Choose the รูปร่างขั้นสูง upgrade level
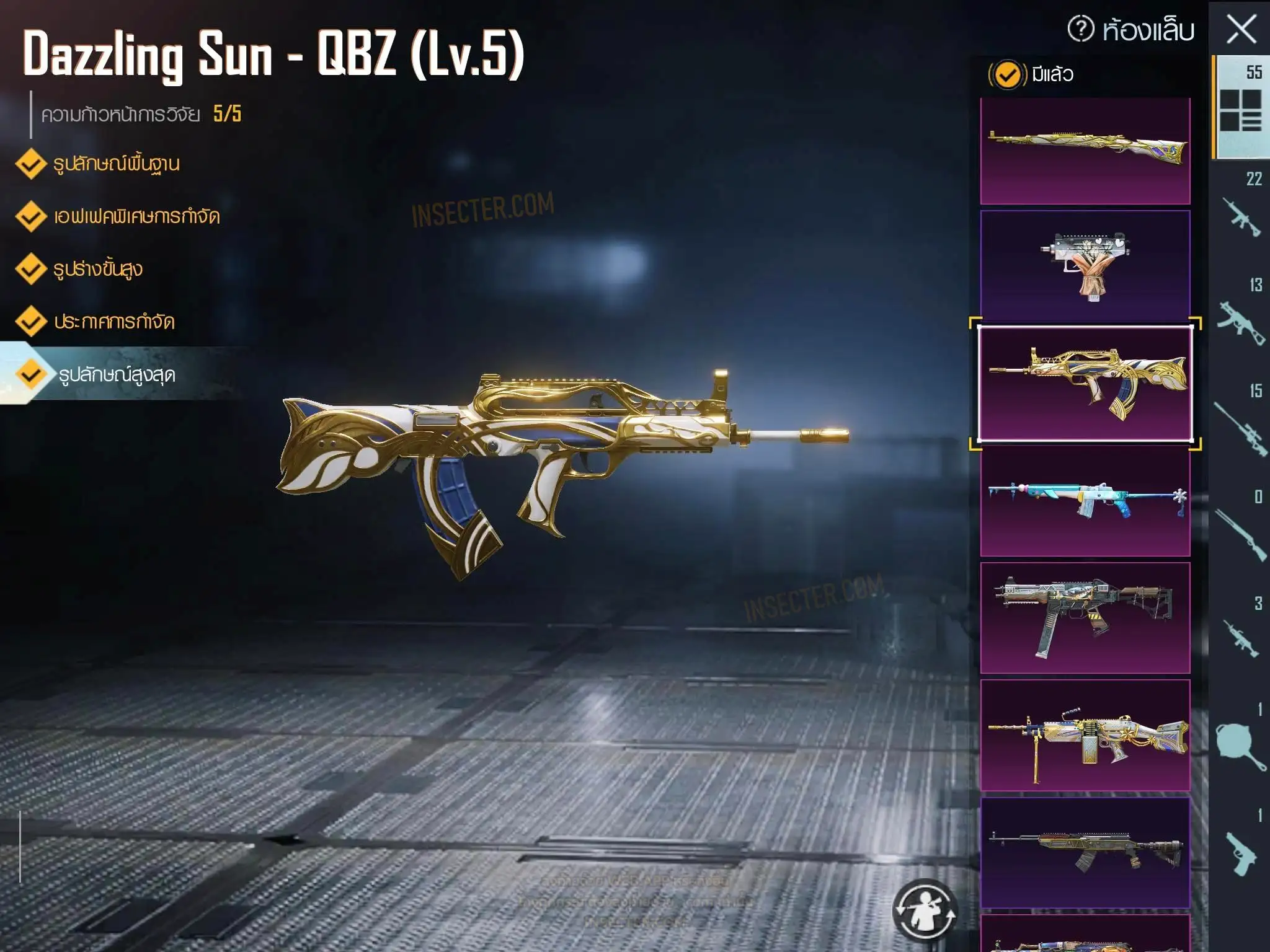Image resolution: width=1270 pixels, height=952 pixels. 97,270
